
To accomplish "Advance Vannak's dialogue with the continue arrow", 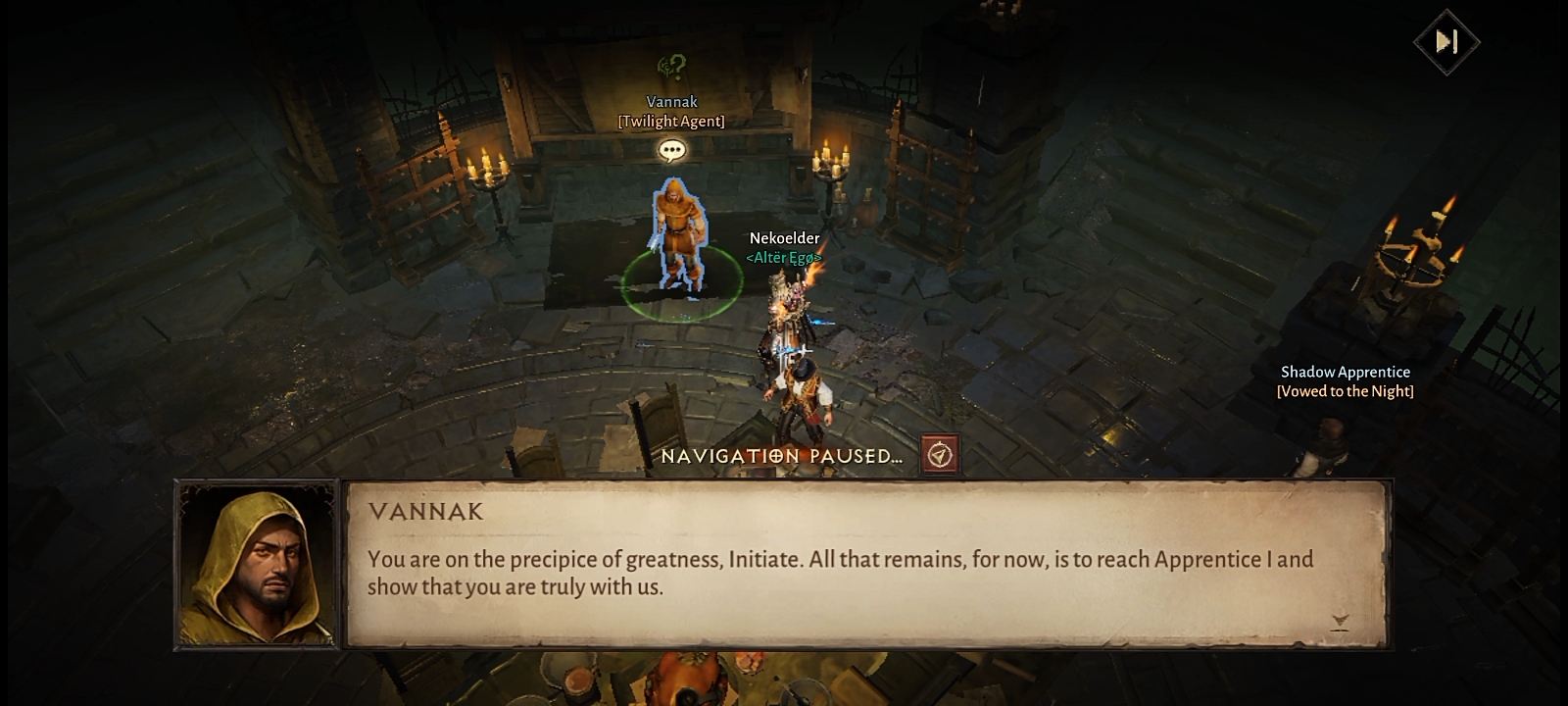I will (1340, 622).
